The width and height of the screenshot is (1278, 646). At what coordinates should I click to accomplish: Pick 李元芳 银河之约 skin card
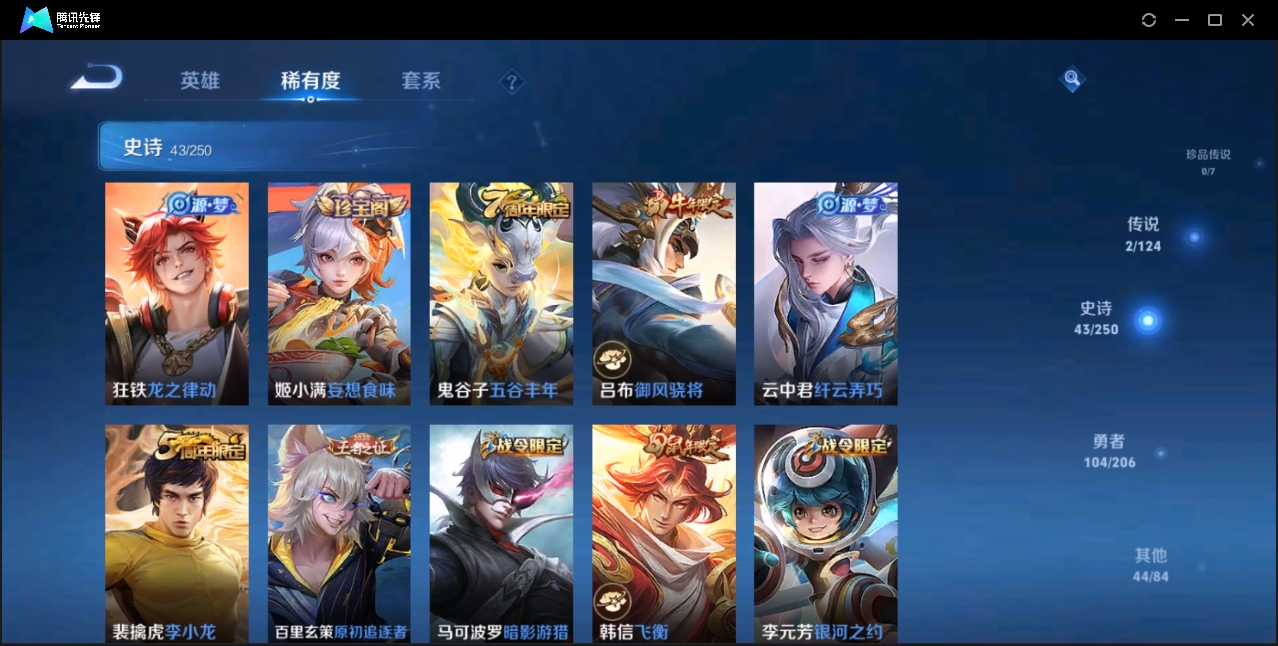pyautogui.click(x=826, y=532)
